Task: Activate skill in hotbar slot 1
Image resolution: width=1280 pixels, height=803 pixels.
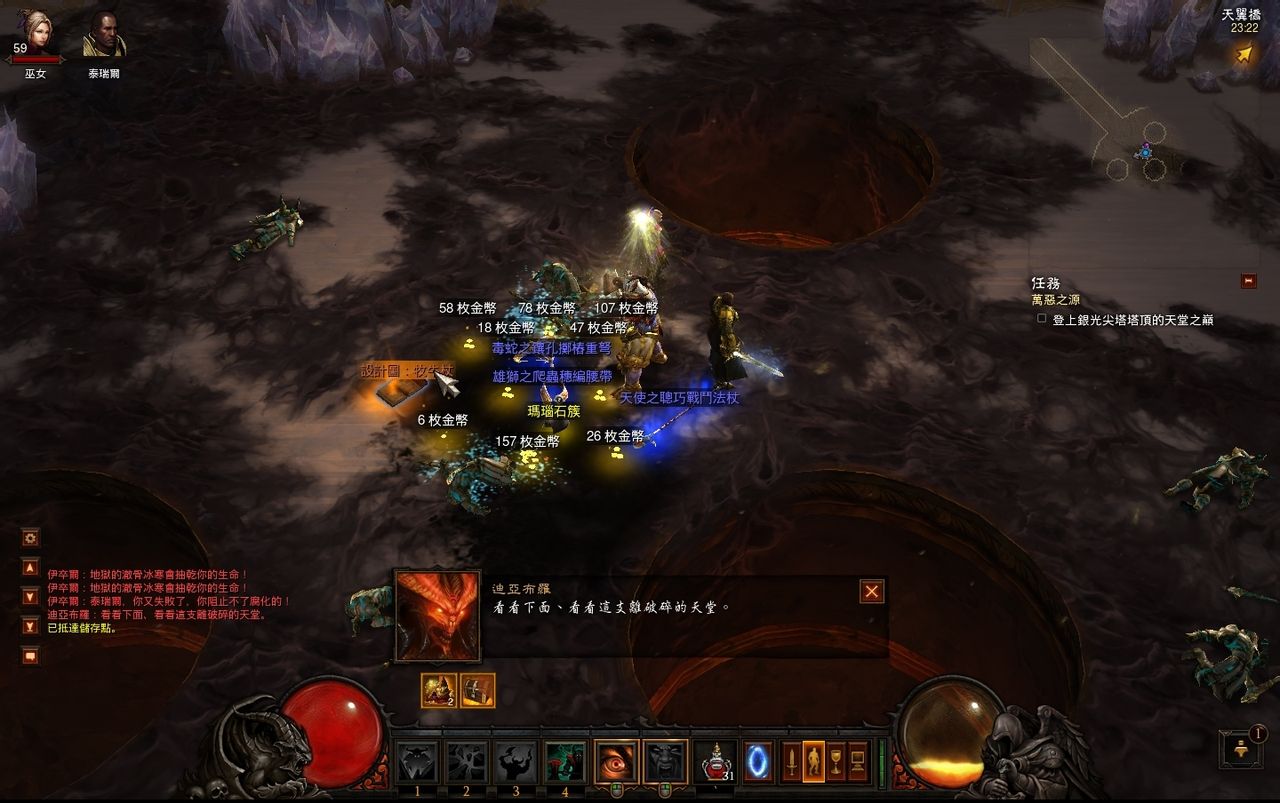Action: 417,763
